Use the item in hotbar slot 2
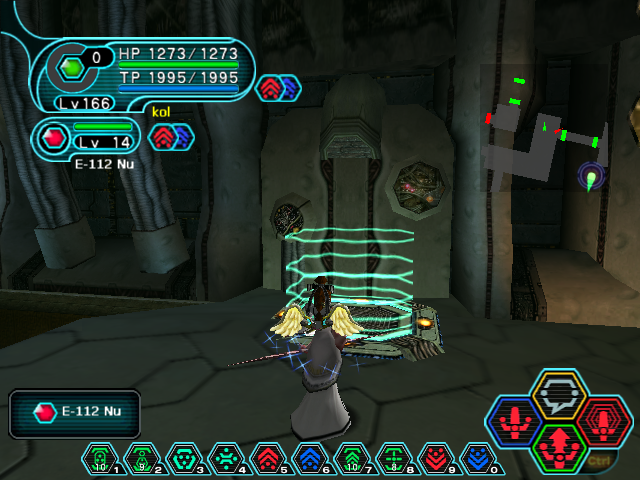This screenshot has height=480, width=640. pos(143,458)
